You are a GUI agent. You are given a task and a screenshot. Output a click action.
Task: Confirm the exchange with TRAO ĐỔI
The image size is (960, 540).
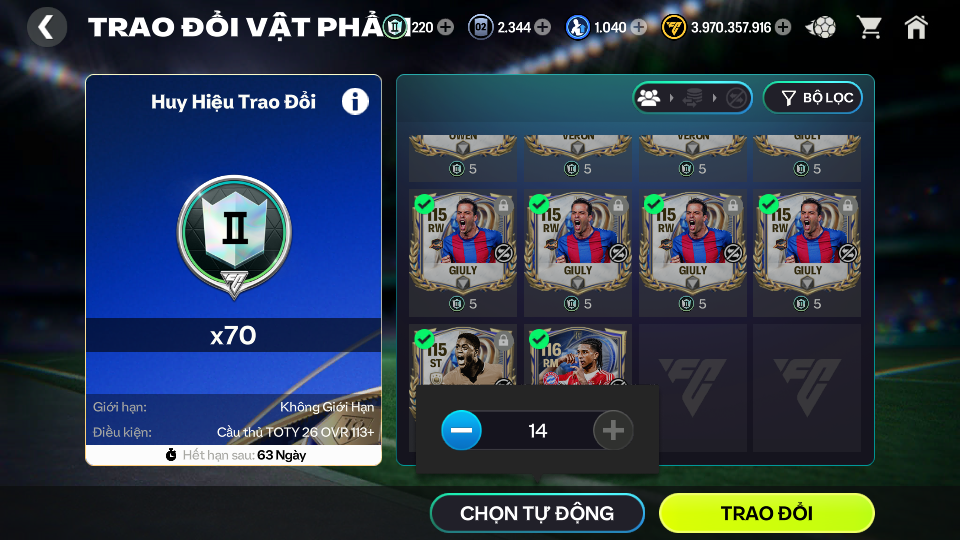coord(766,513)
